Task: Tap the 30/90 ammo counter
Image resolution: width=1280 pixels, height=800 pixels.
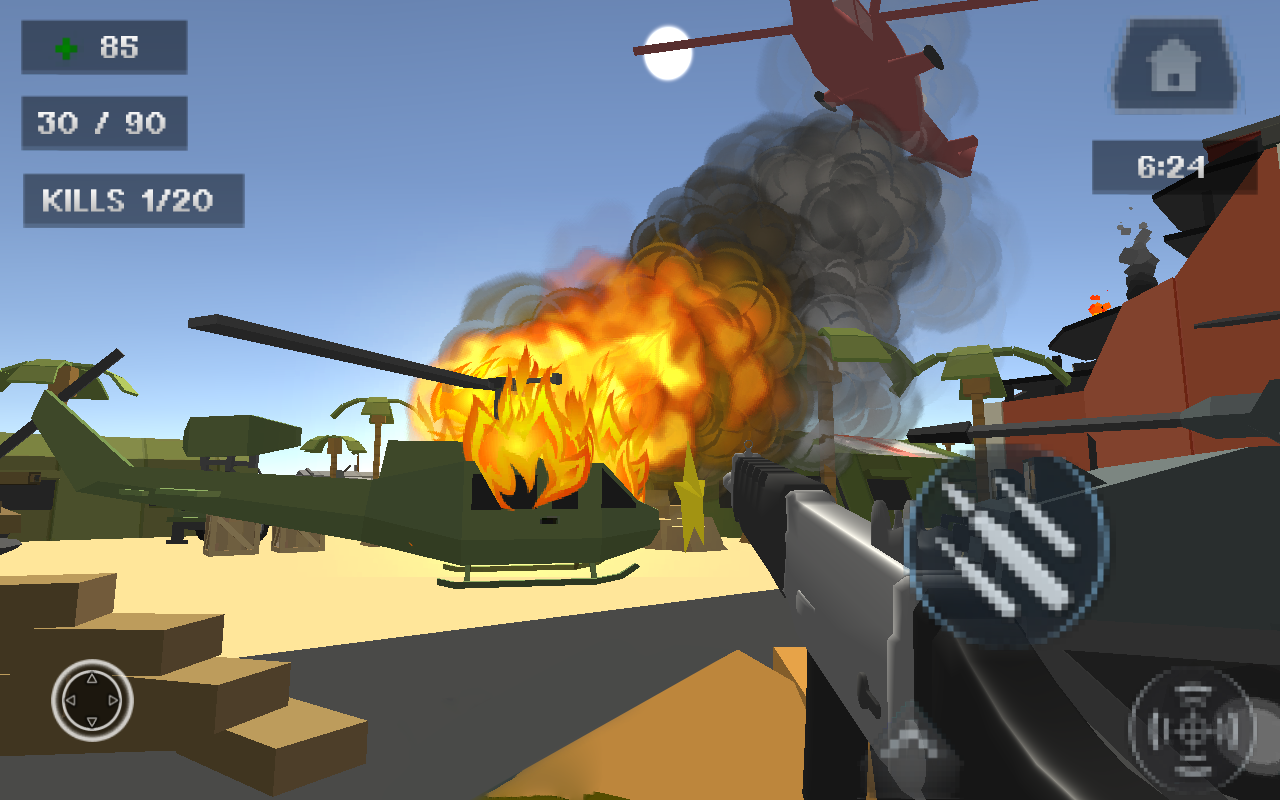Action: [104, 123]
